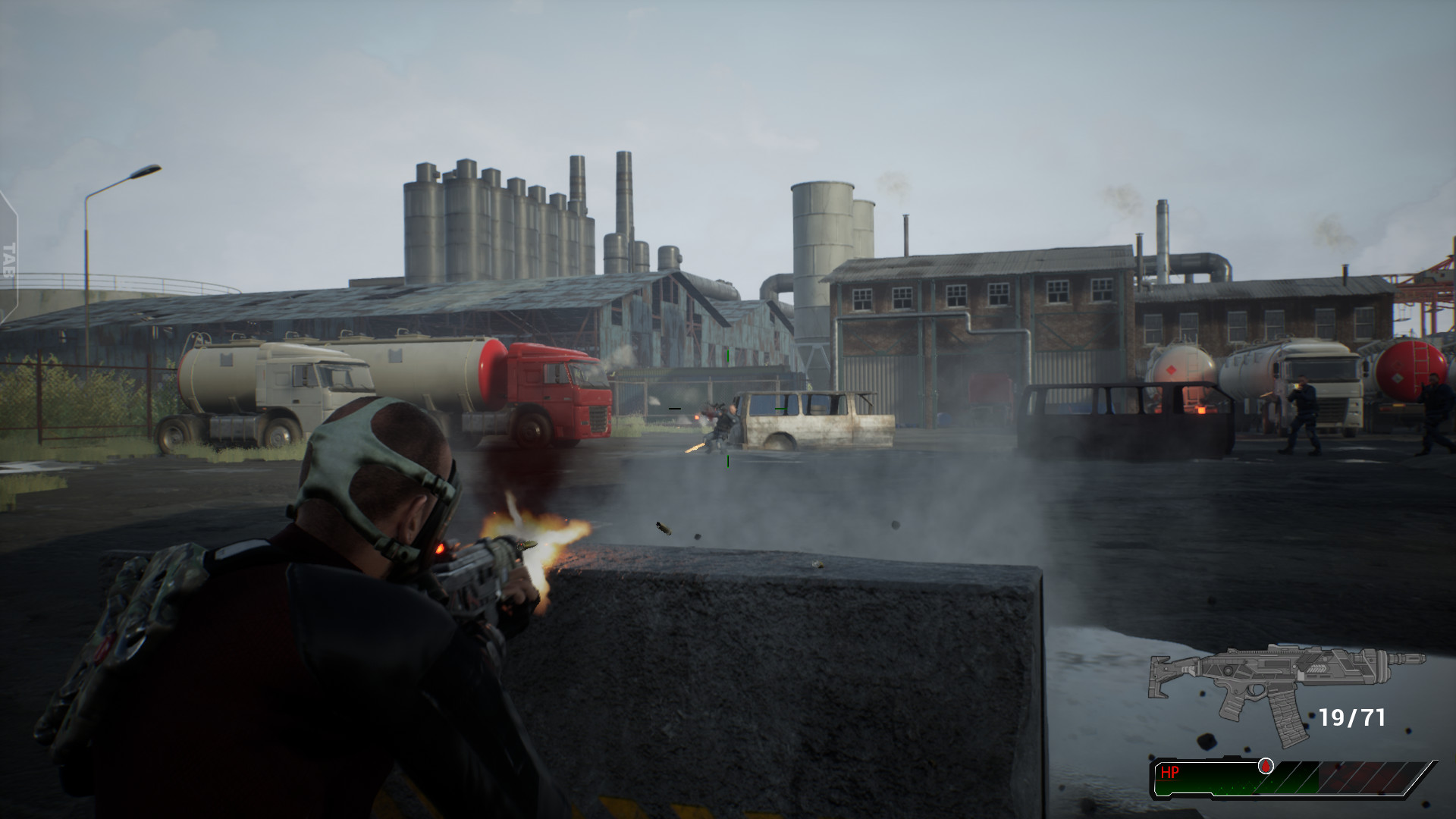The height and width of the screenshot is (819, 1456).
Task: Click the blood drop marker on HP bar
Action: click(1265, 767)
